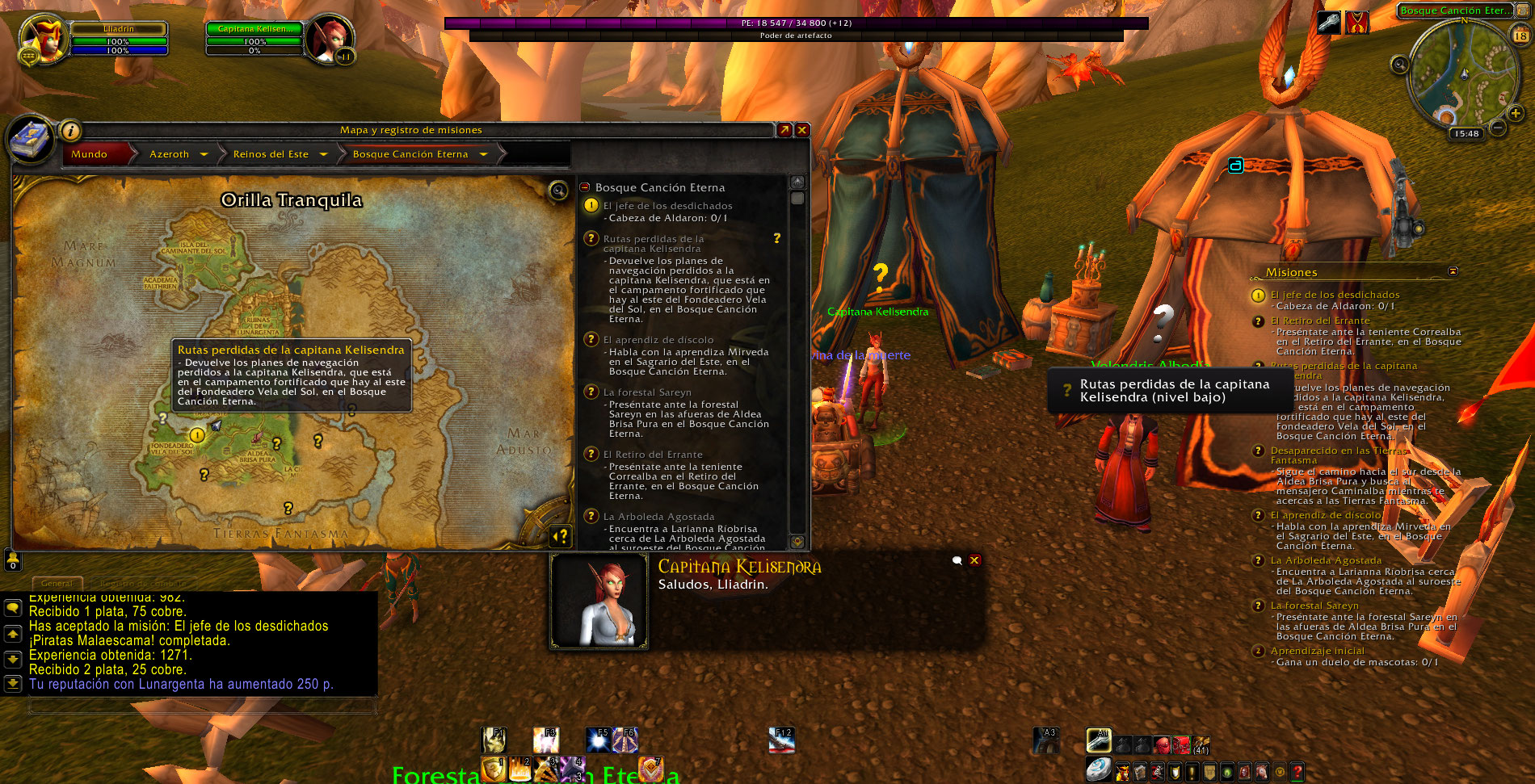Open the Mundo breadcrumb on the map
Screen dimensions: 1535x784
coord(89,154)
